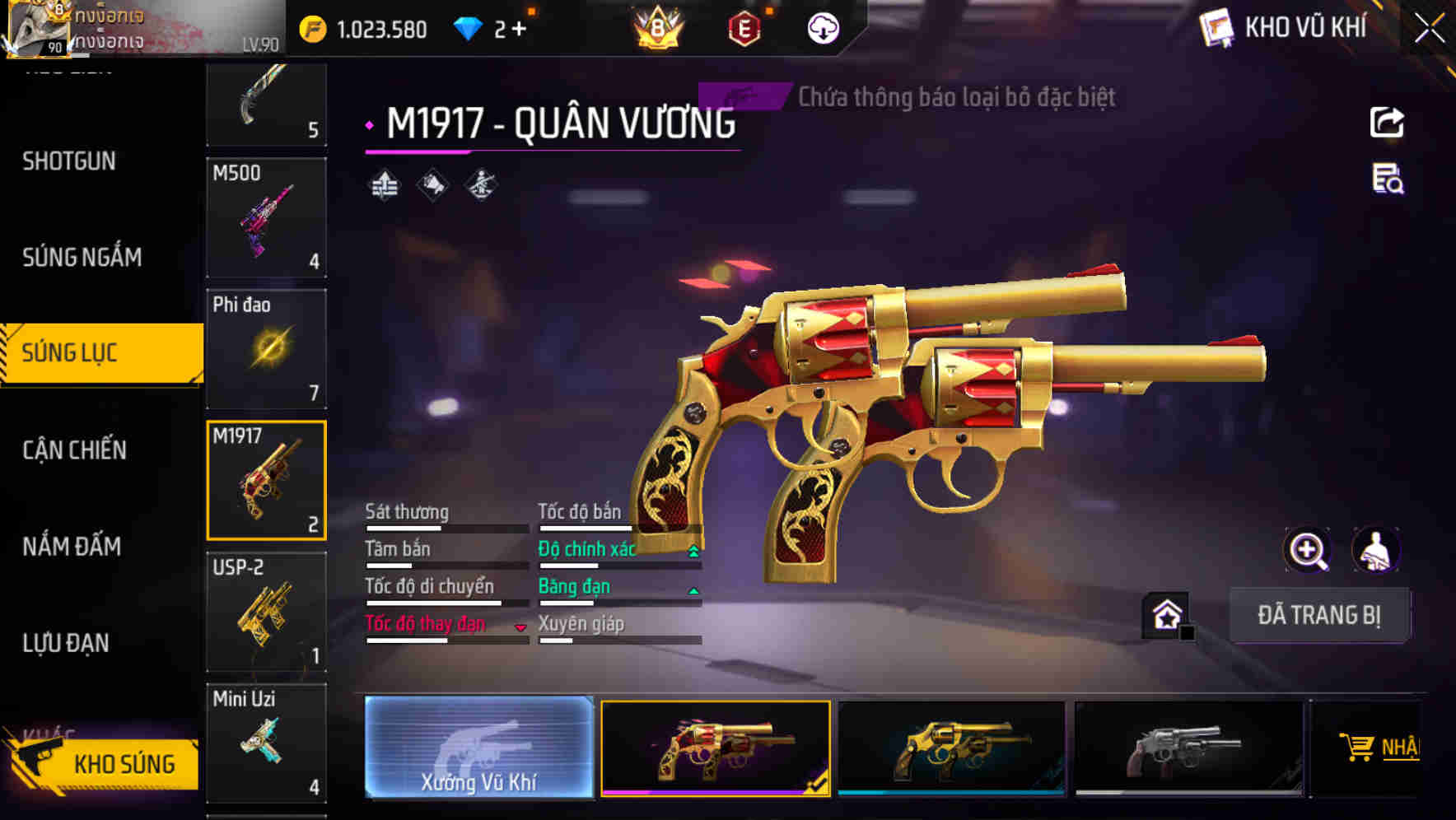The image size is (1456, 820).
Task: Open the SÚNG NGẮM category
Action: coord(82,257)
